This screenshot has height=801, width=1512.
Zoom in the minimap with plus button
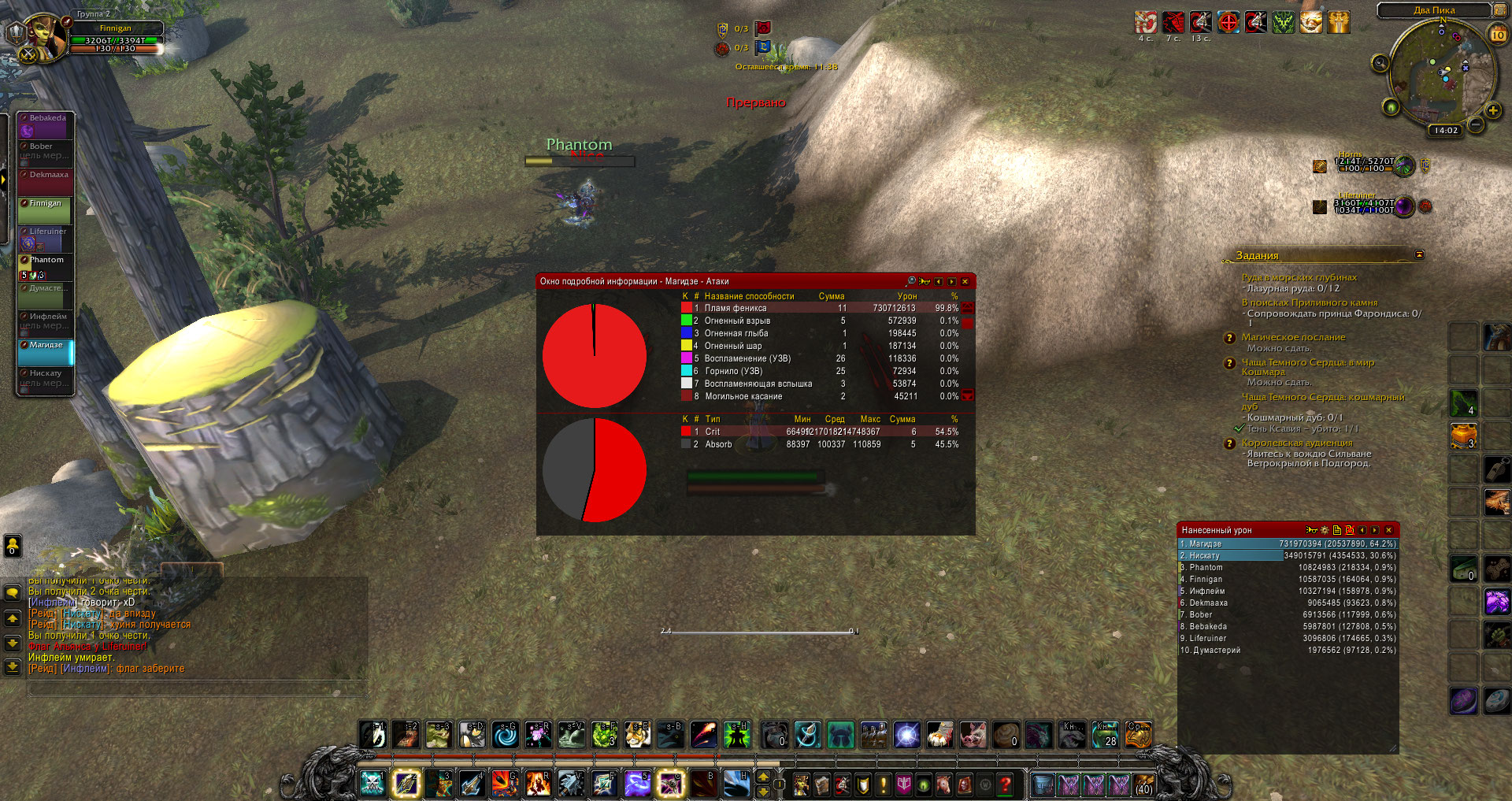[1492, 110]
